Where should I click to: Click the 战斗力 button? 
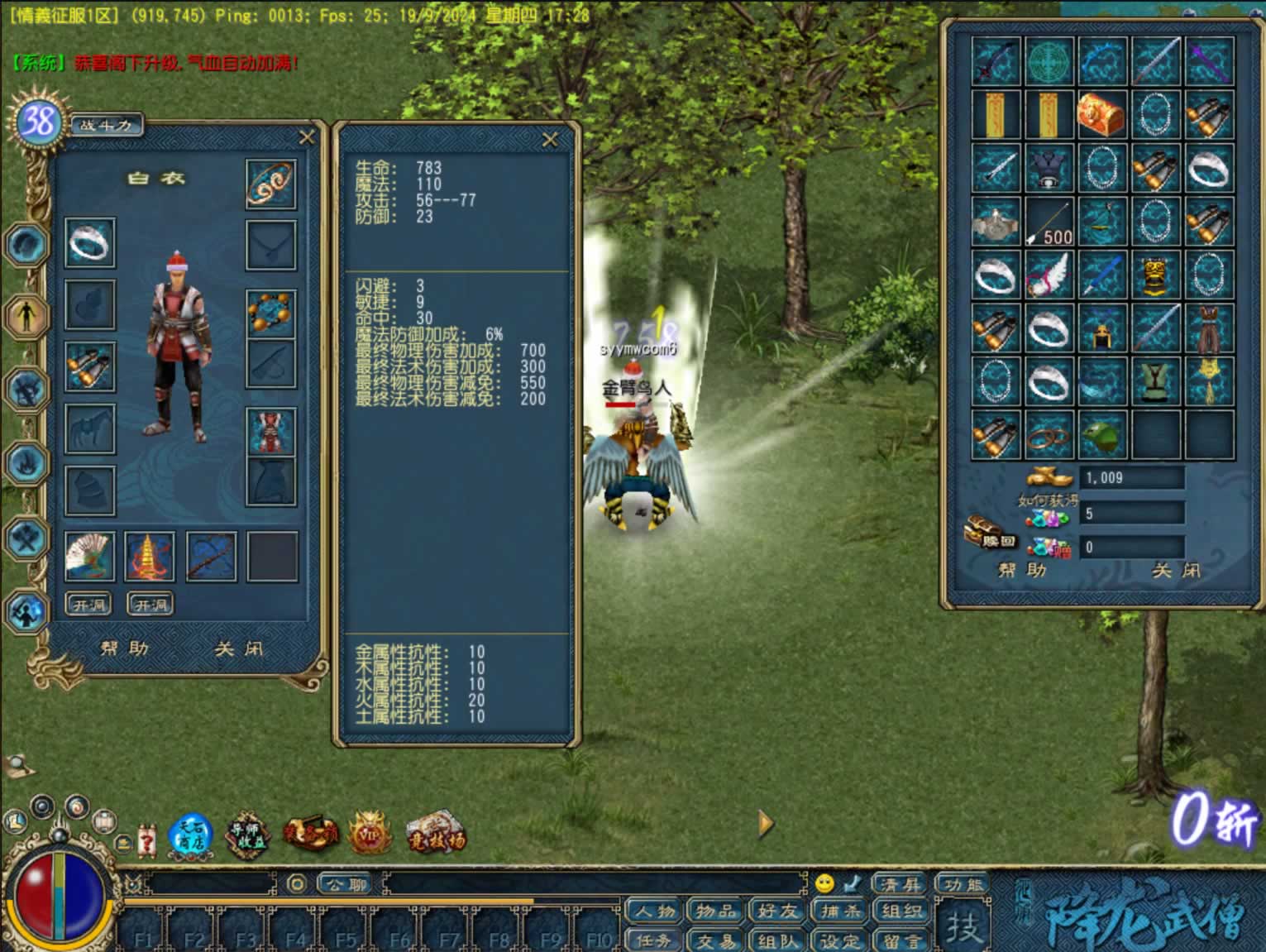coord(107,126)
